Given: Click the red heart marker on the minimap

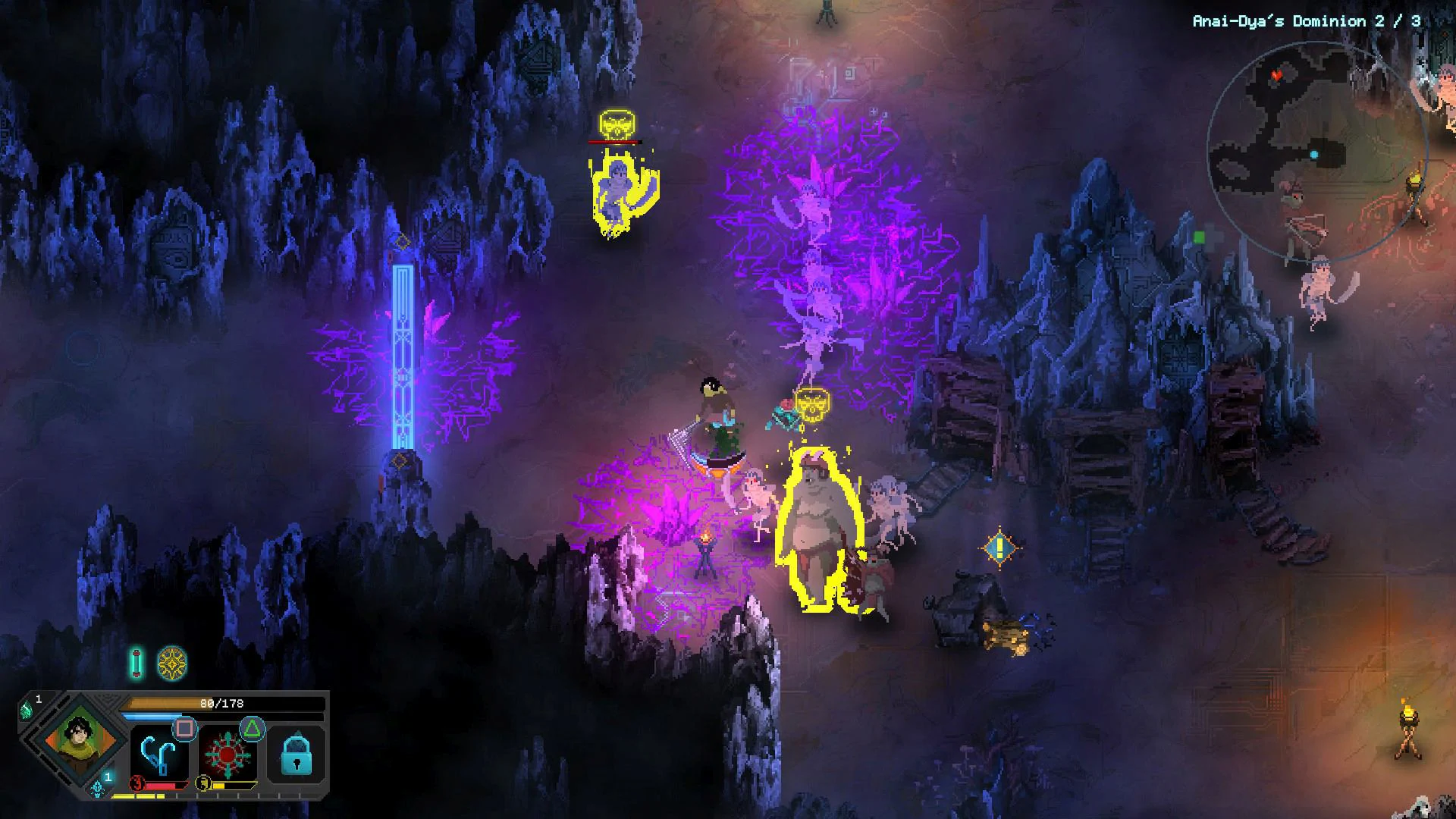Looking at the screenshot, I should (1278, 76).
